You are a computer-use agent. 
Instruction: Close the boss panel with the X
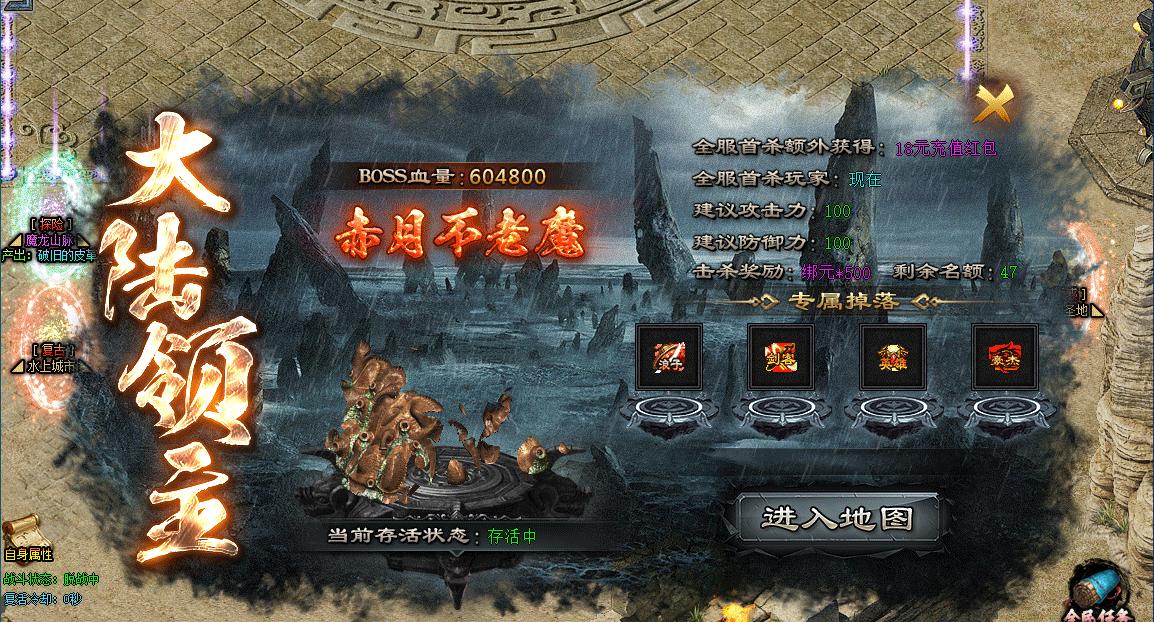[994, 103]
